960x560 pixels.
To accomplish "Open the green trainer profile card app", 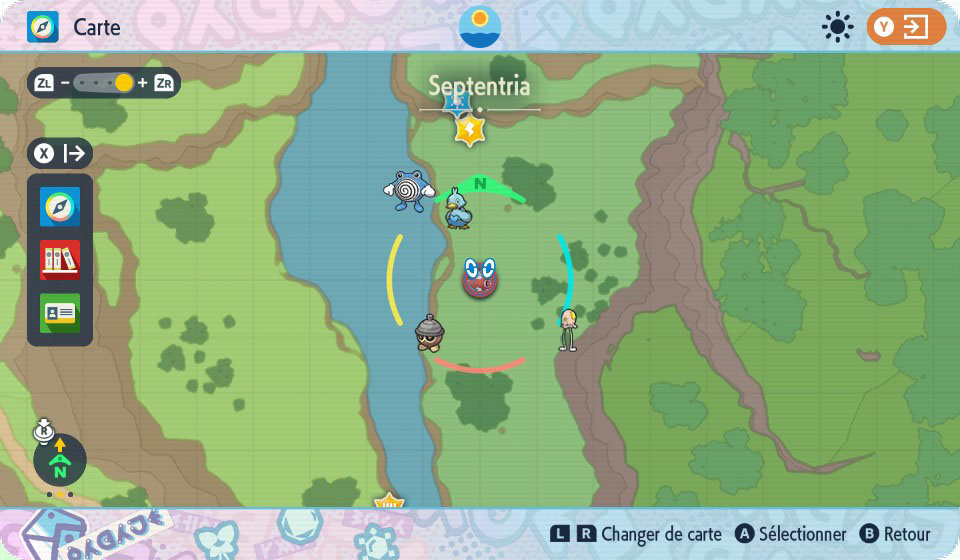I will (x=60, y=312).
